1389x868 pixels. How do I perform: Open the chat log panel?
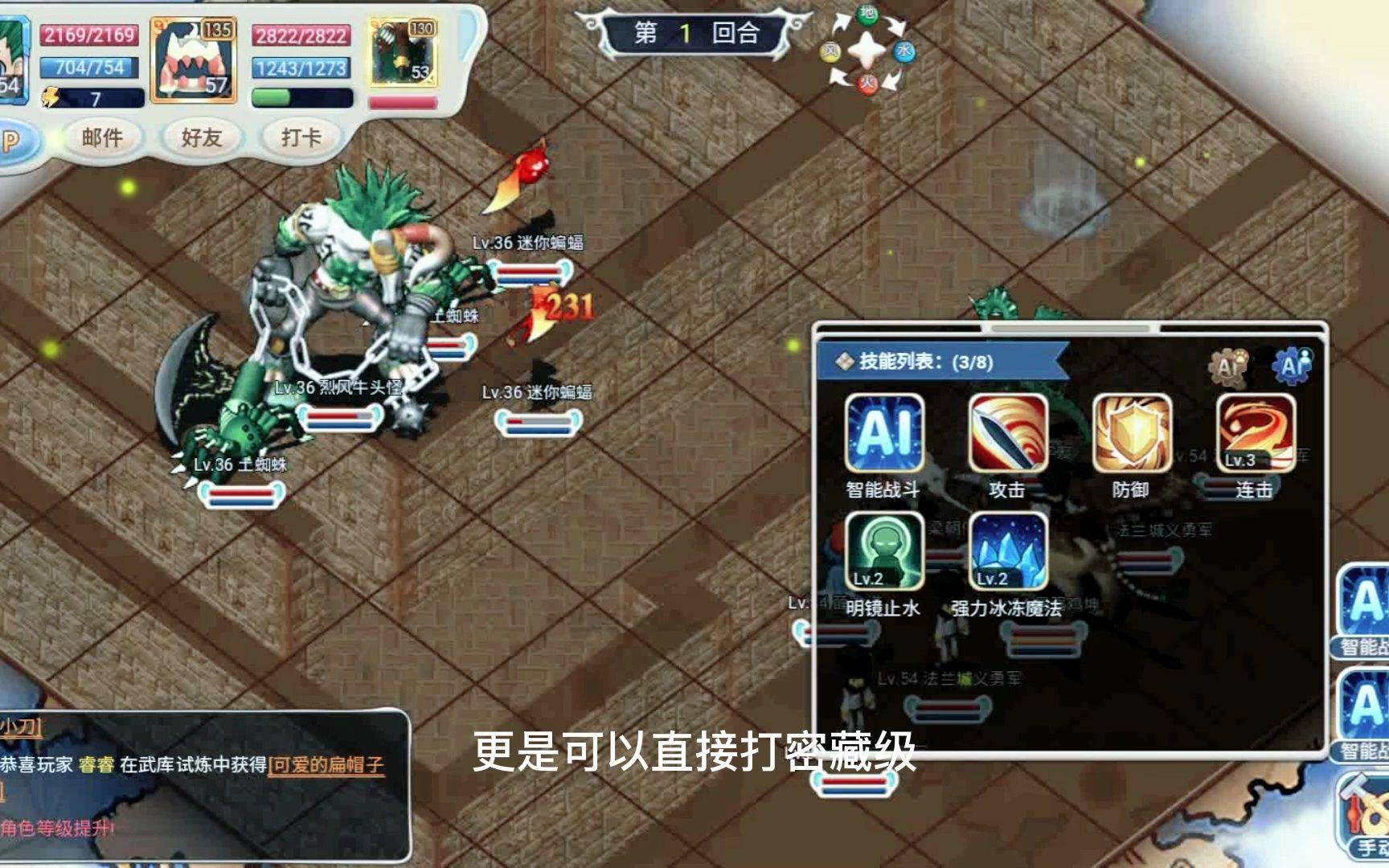point(201,784)
